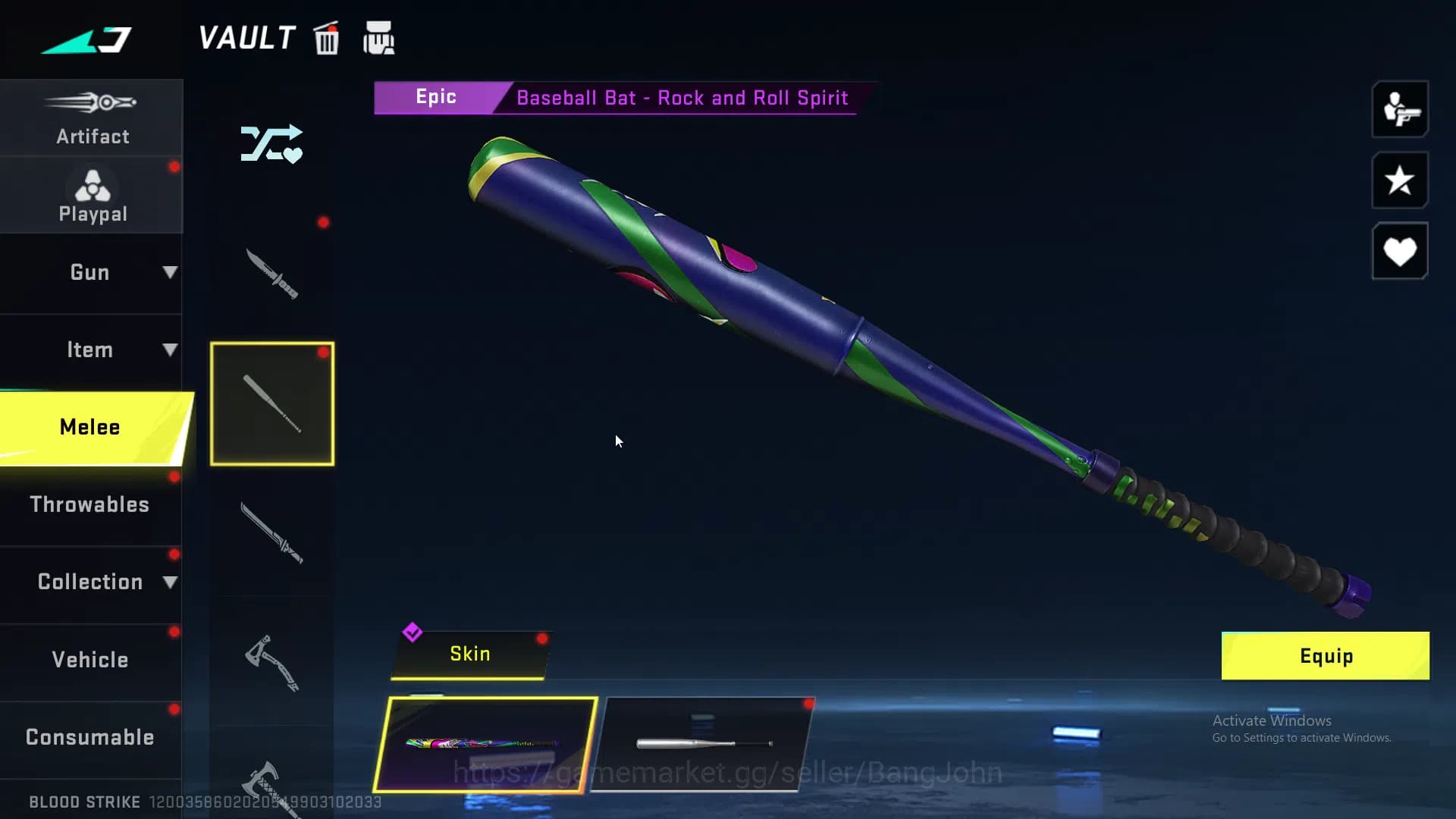Choose the Rock and Roll Spirit skin thumbnail

pyautogui.click(x=485, y=744)
